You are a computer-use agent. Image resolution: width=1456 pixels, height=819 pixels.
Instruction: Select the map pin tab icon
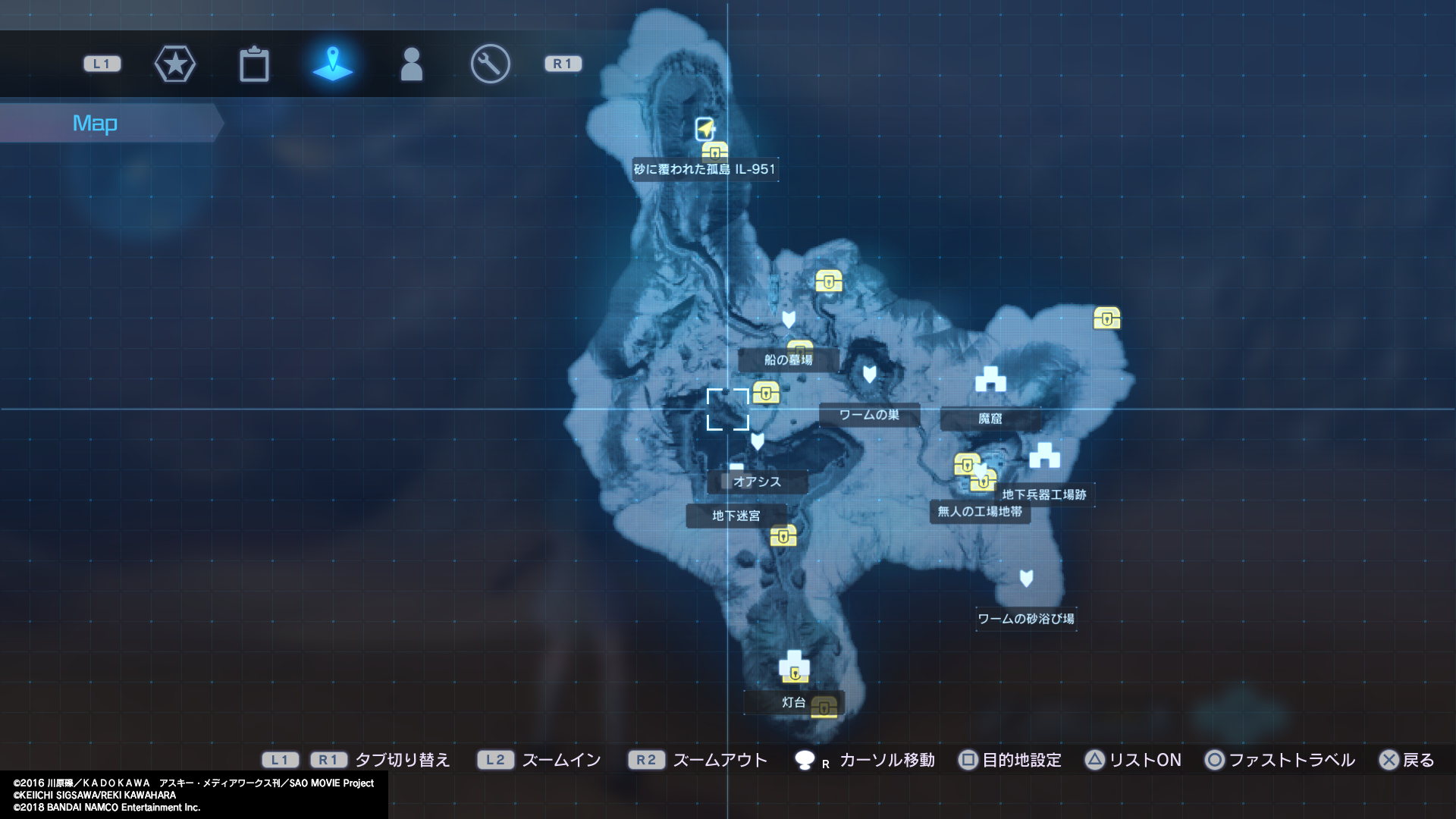coord(334,64)
